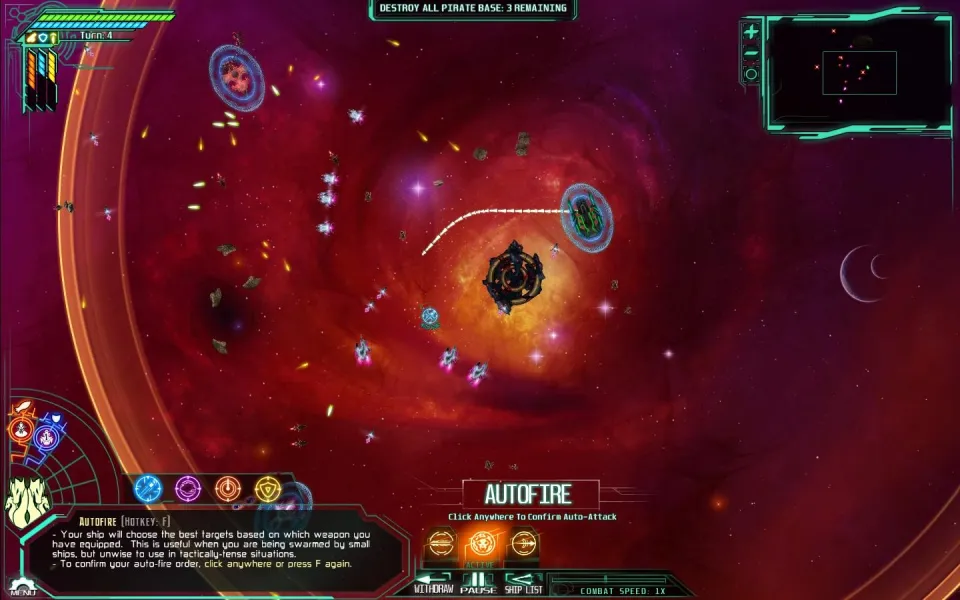Activate the purple circular ability icon
The width and height of the screenshot is (960, 600).
pyautogui.click(x=188, y=489)
